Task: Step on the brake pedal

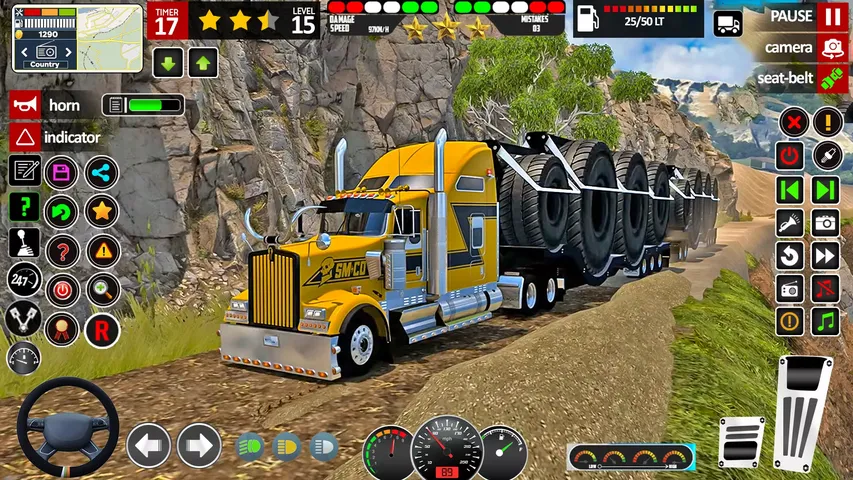Action: coord(741,440)
